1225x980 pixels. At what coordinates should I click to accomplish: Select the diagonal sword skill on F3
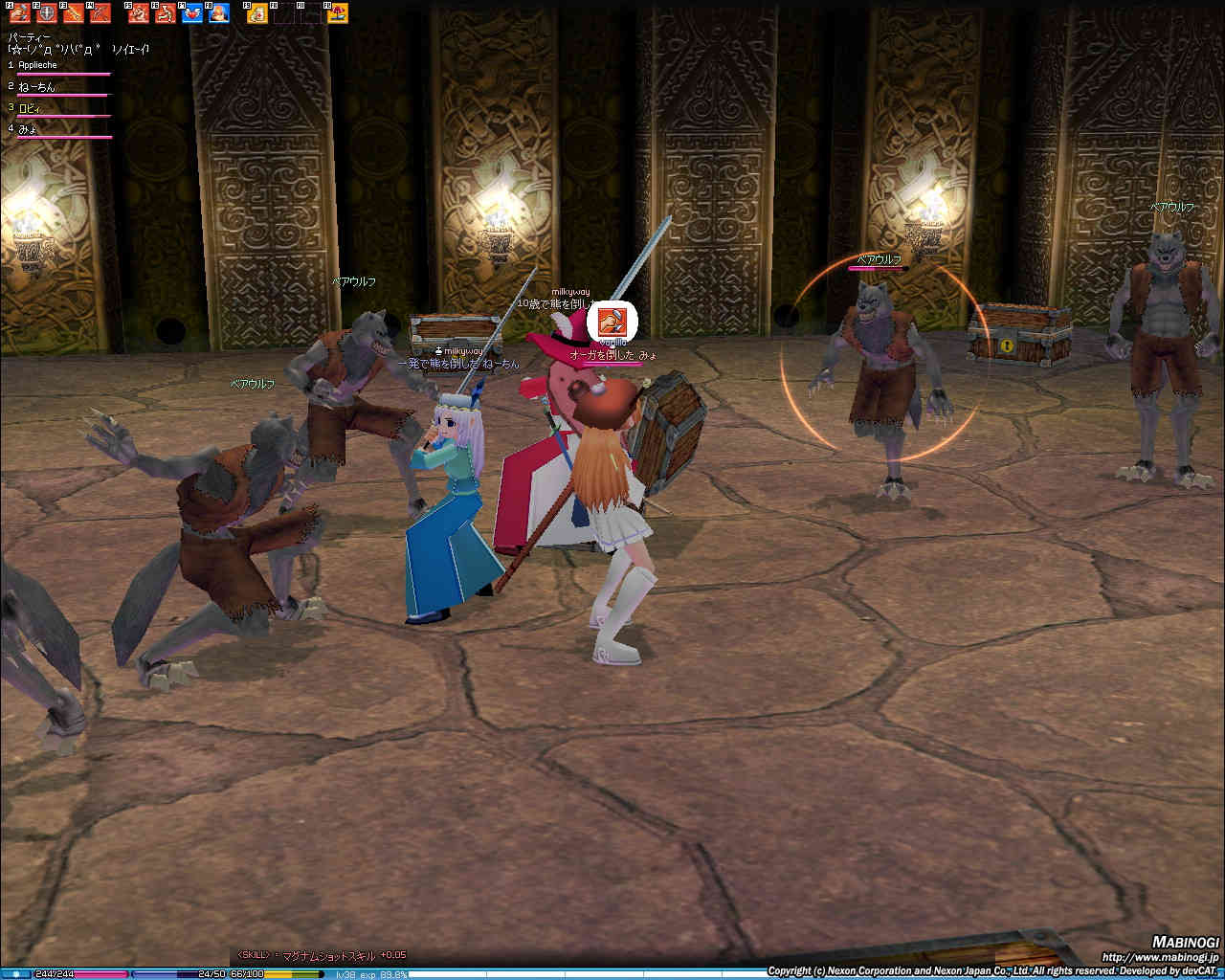(73, 13)
